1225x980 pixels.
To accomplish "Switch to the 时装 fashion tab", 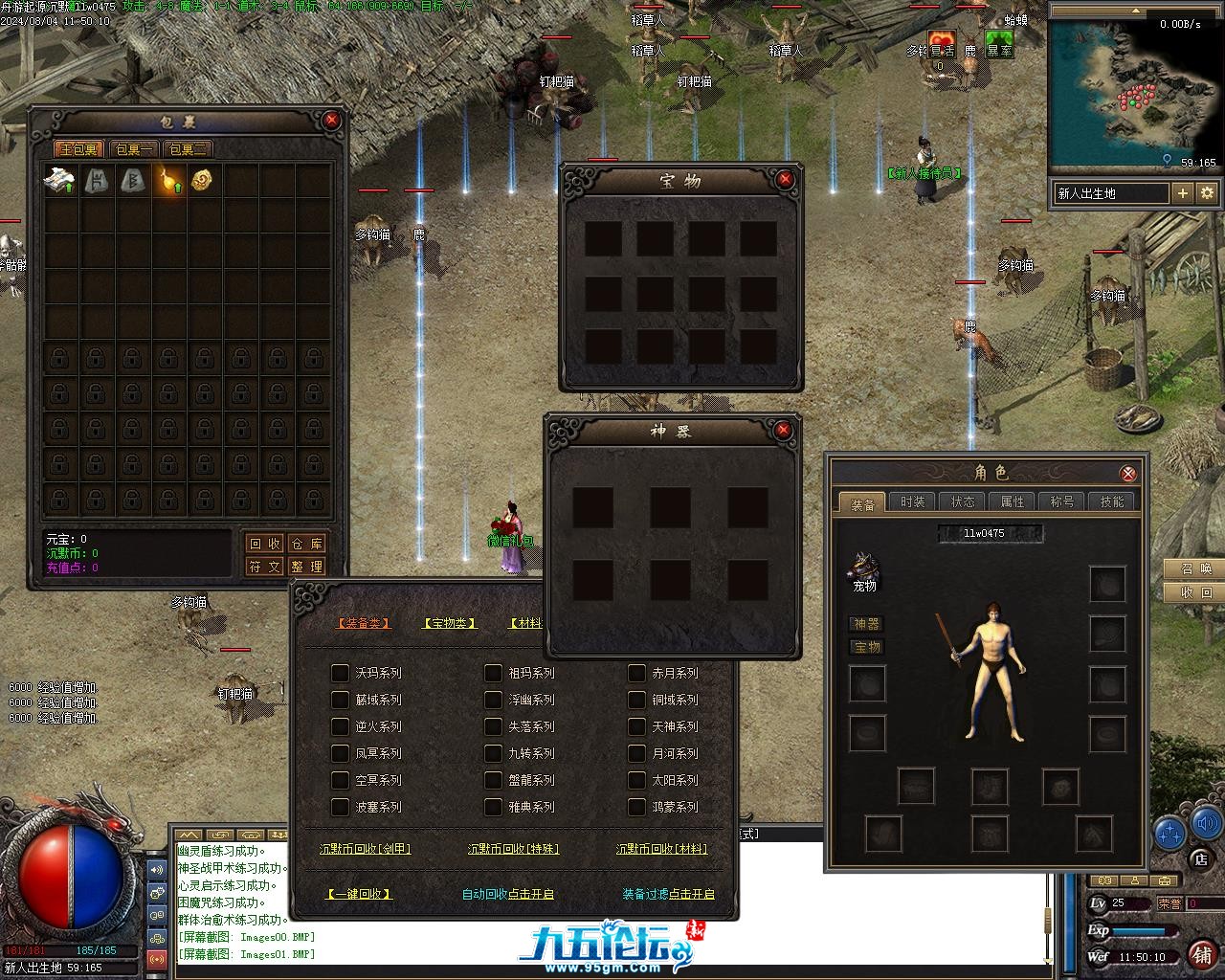I will 913,501.
